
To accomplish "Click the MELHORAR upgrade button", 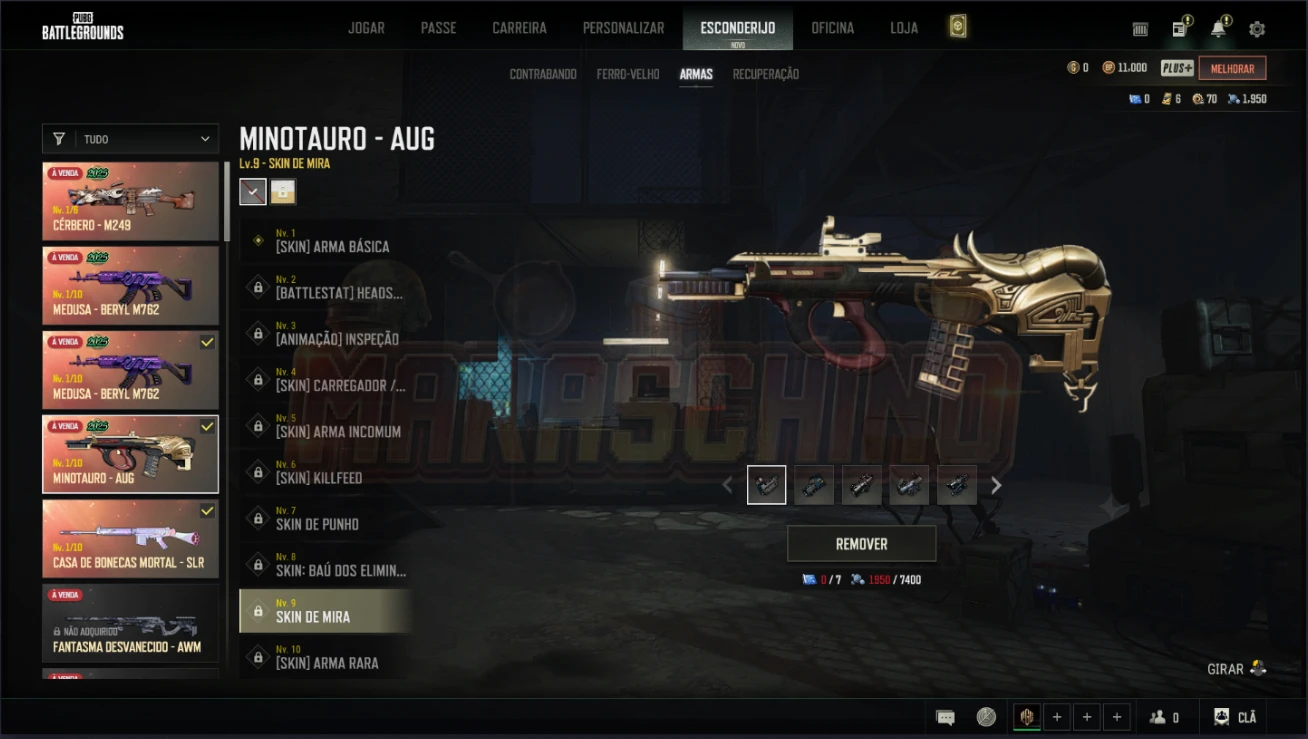I will point(1232,68).
